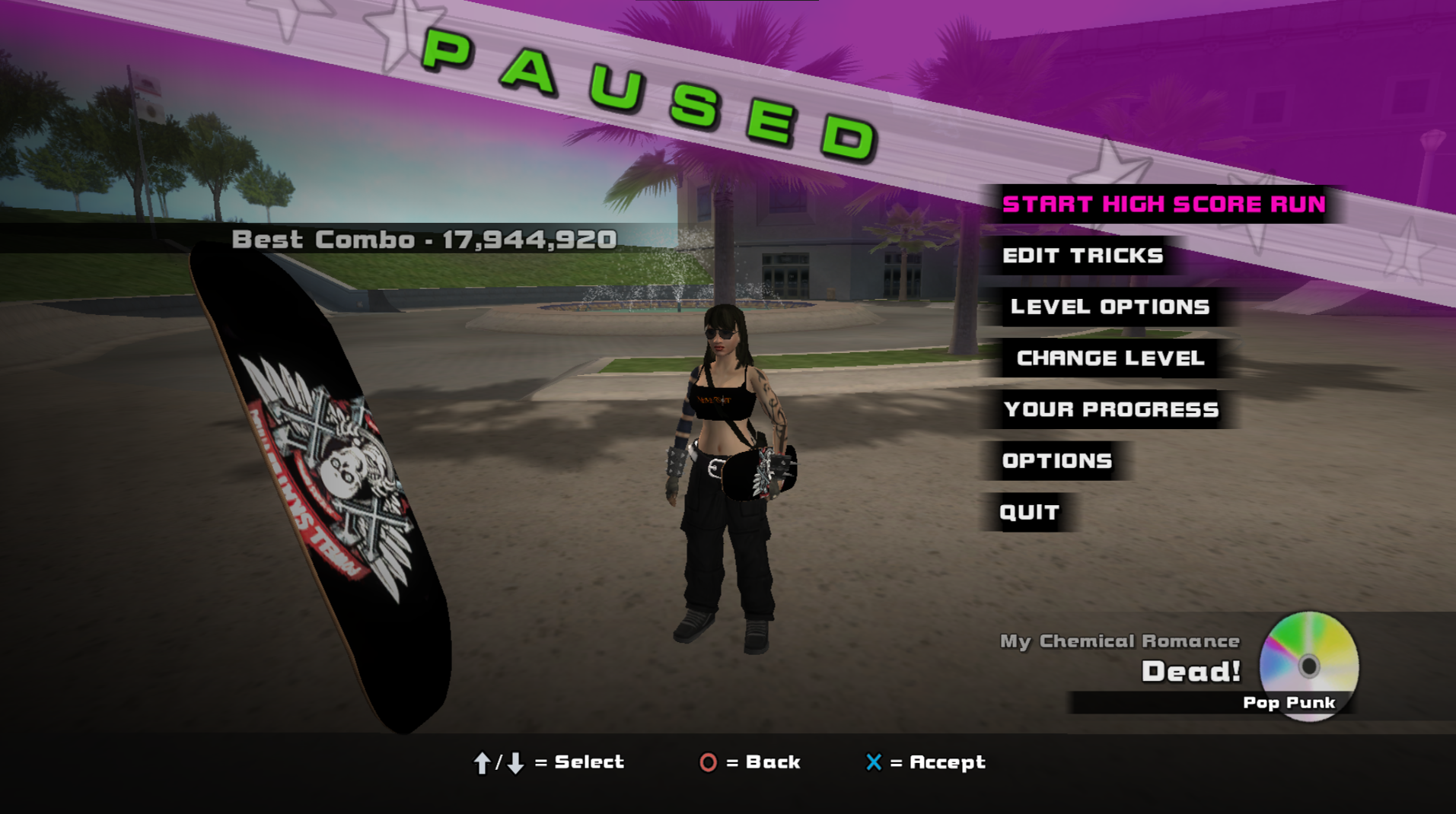Choose Level Options
Screen dimensions: 1456x814
1110,307
